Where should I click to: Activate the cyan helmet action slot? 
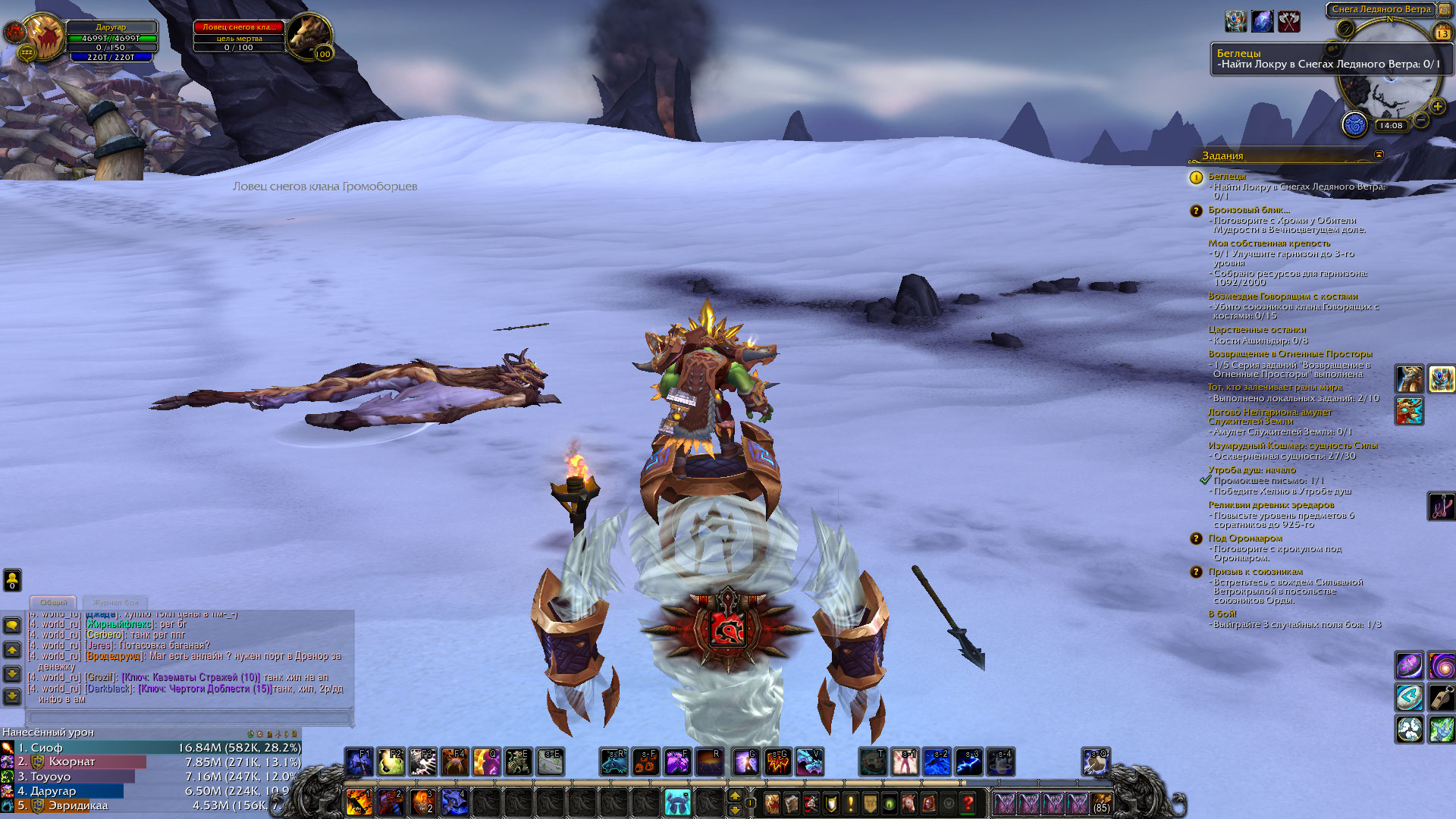tap(676, 802)
